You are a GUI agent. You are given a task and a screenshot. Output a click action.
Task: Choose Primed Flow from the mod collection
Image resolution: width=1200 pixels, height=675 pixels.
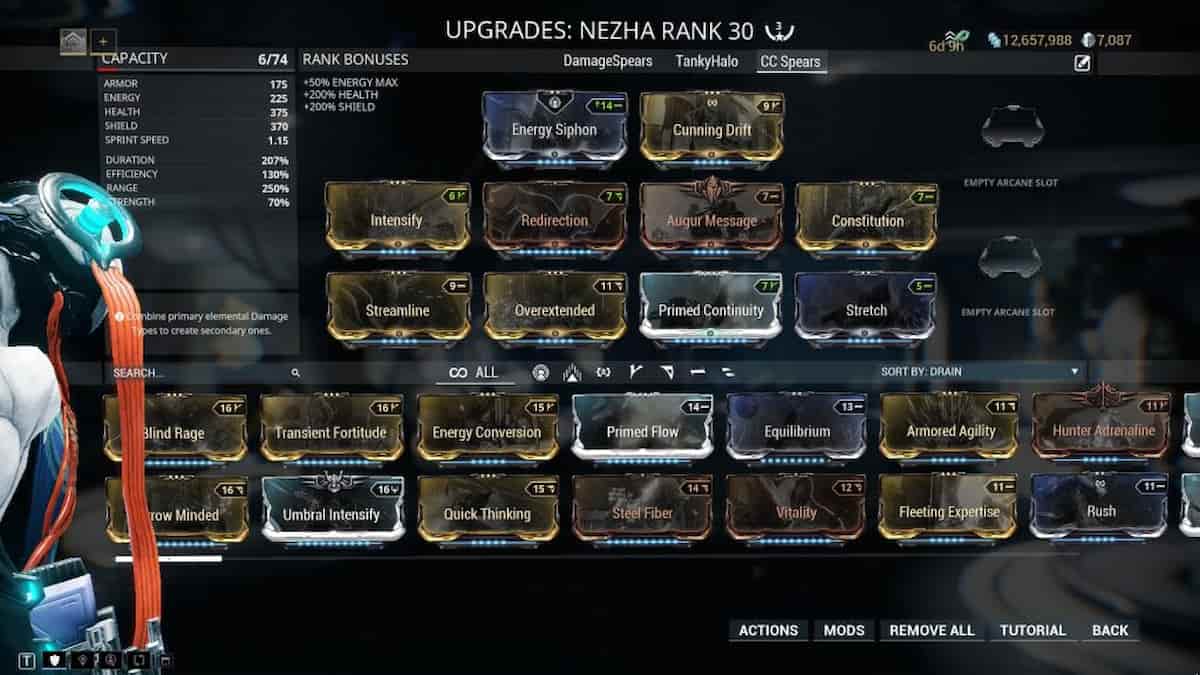click(642, 431)
